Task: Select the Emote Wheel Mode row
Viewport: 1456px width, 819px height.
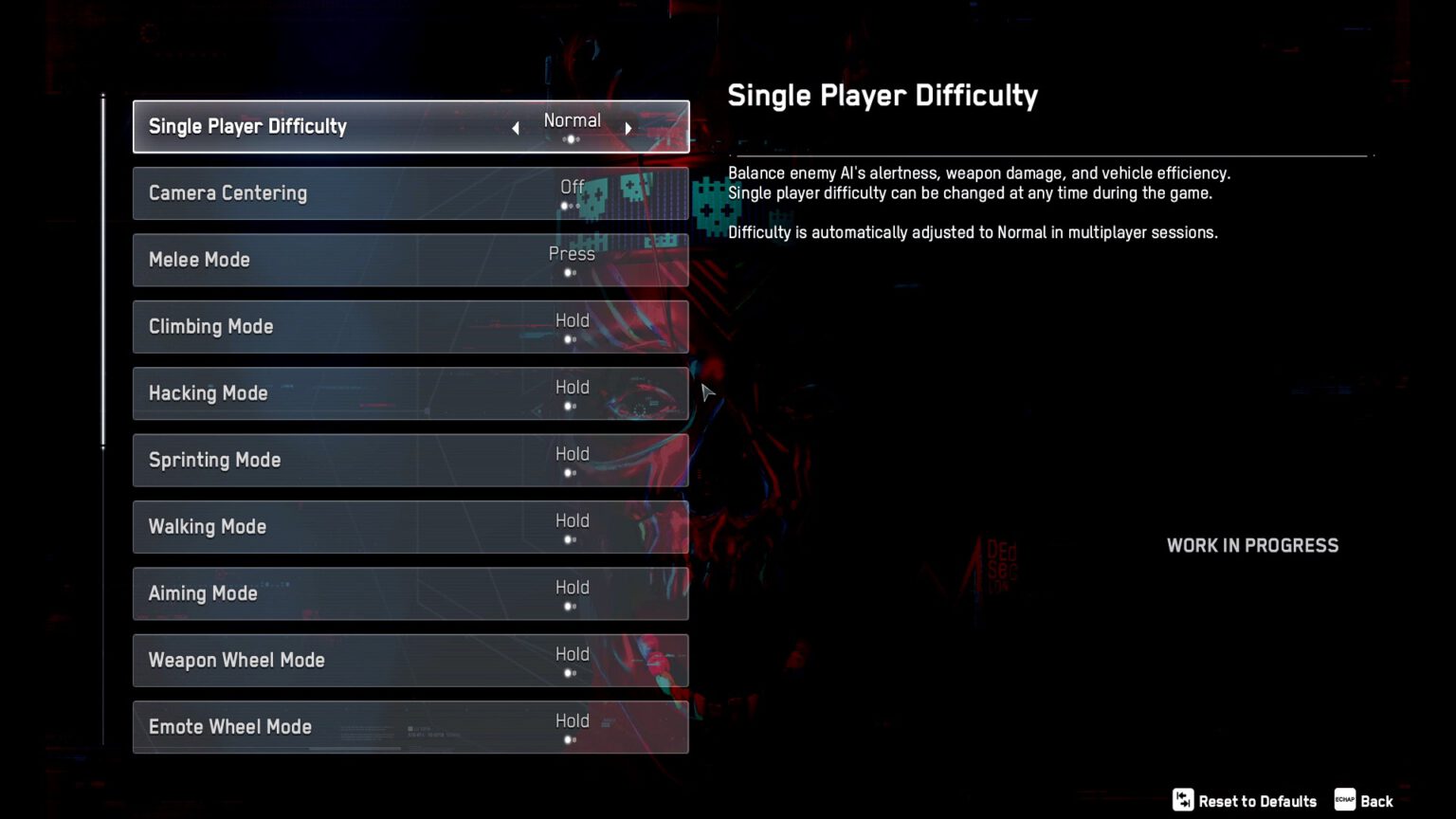Action: point(410,727)
